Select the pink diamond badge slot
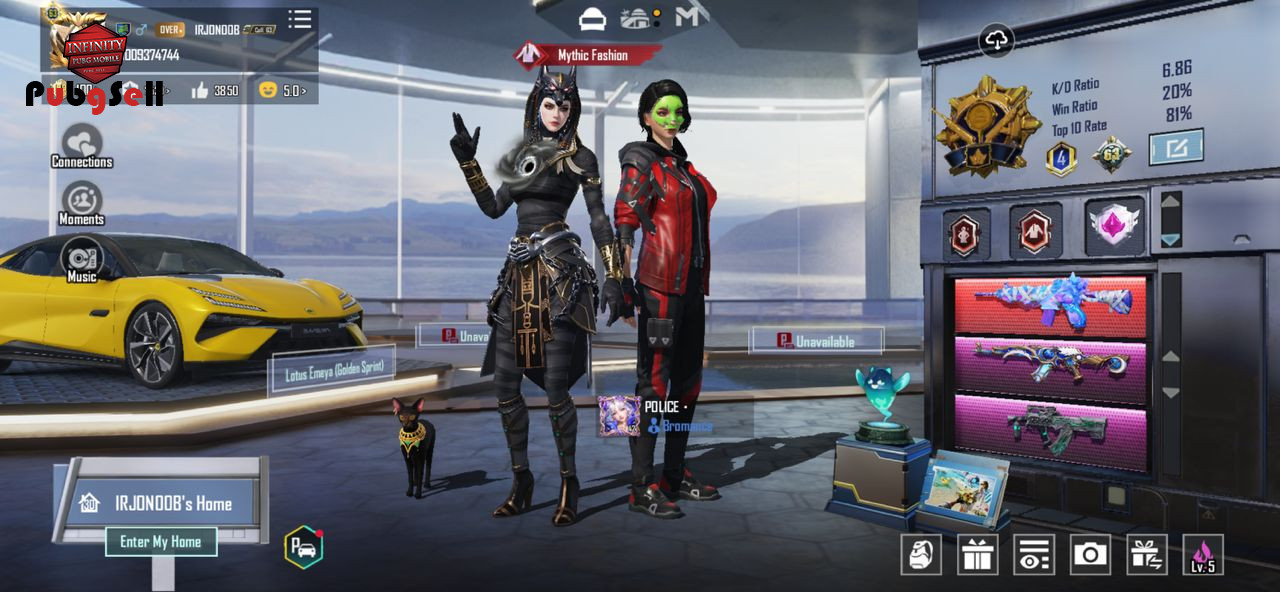 [x=1115, y=226]
